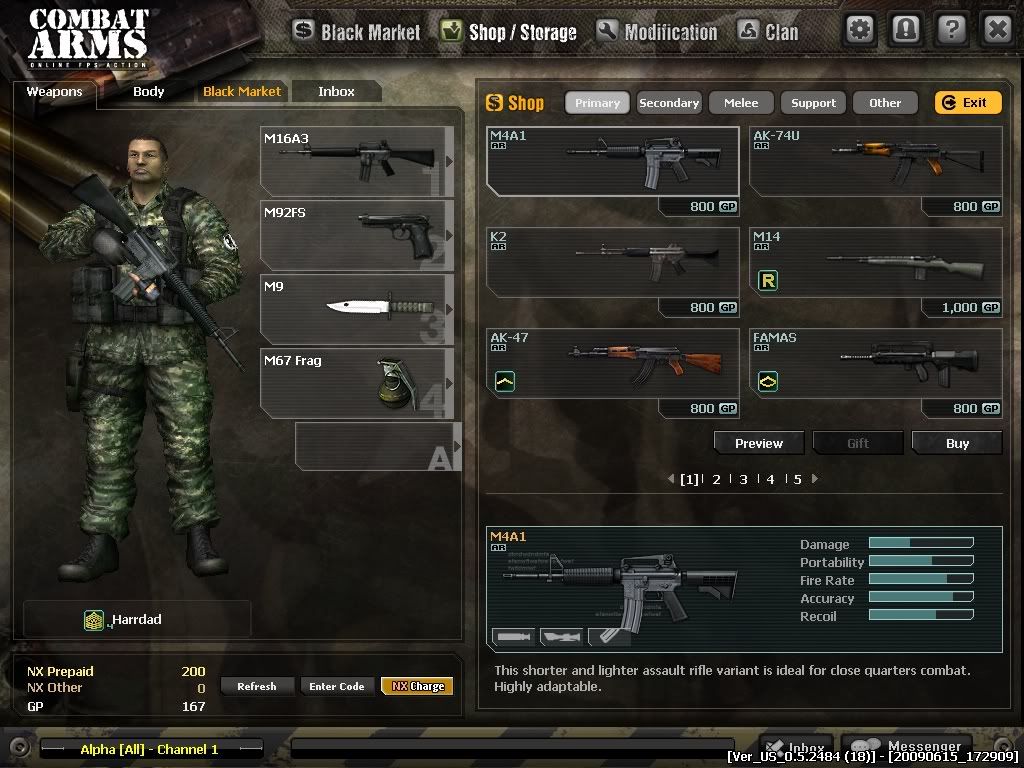This screenshot has width=1024, height=768.
Task: Click the NX Charge button
Action: click(x=417, y=686)
